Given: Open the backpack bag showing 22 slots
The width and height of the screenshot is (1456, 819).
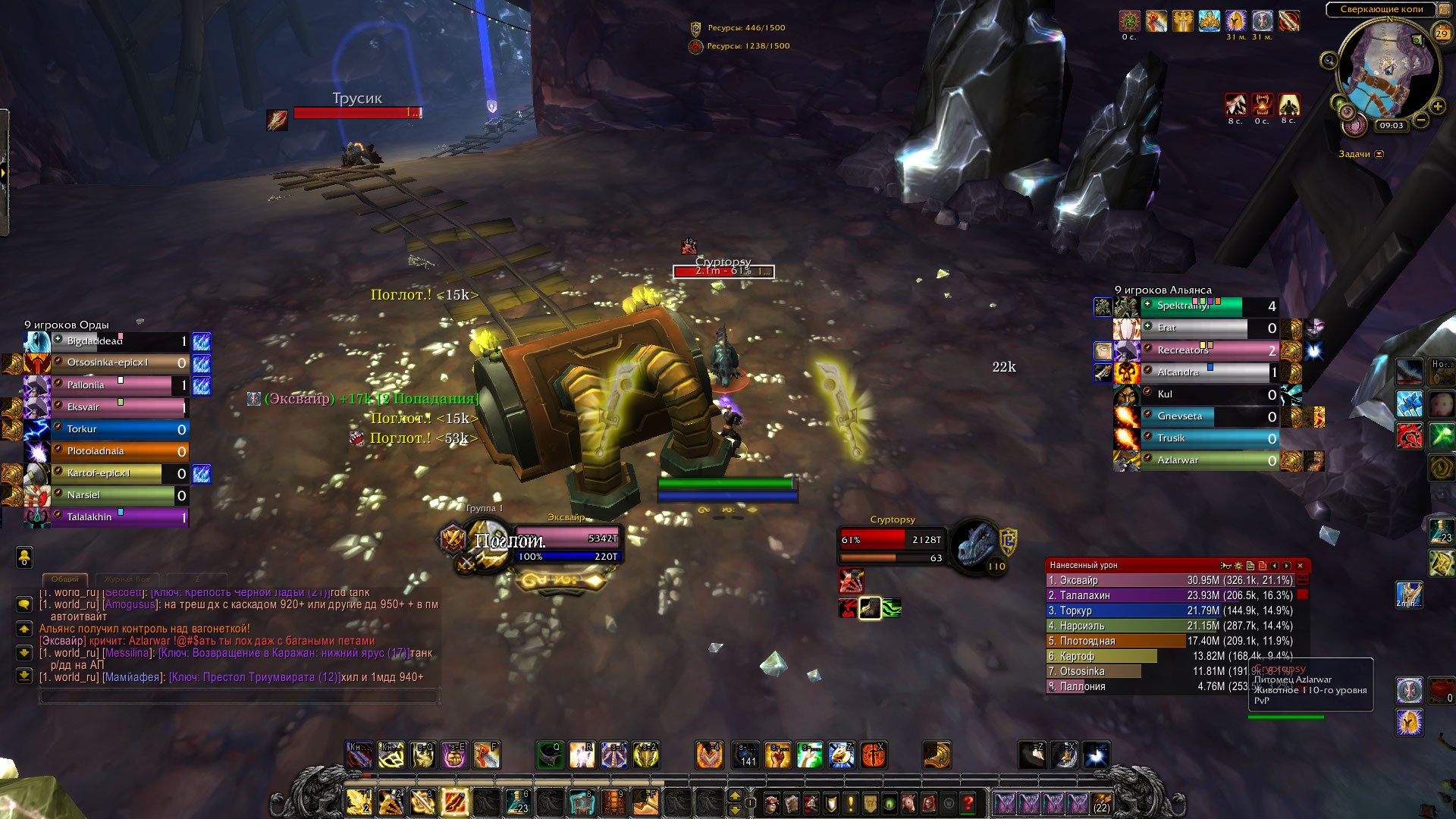Looking at the screenshot, I should [x=1101, y=802].
